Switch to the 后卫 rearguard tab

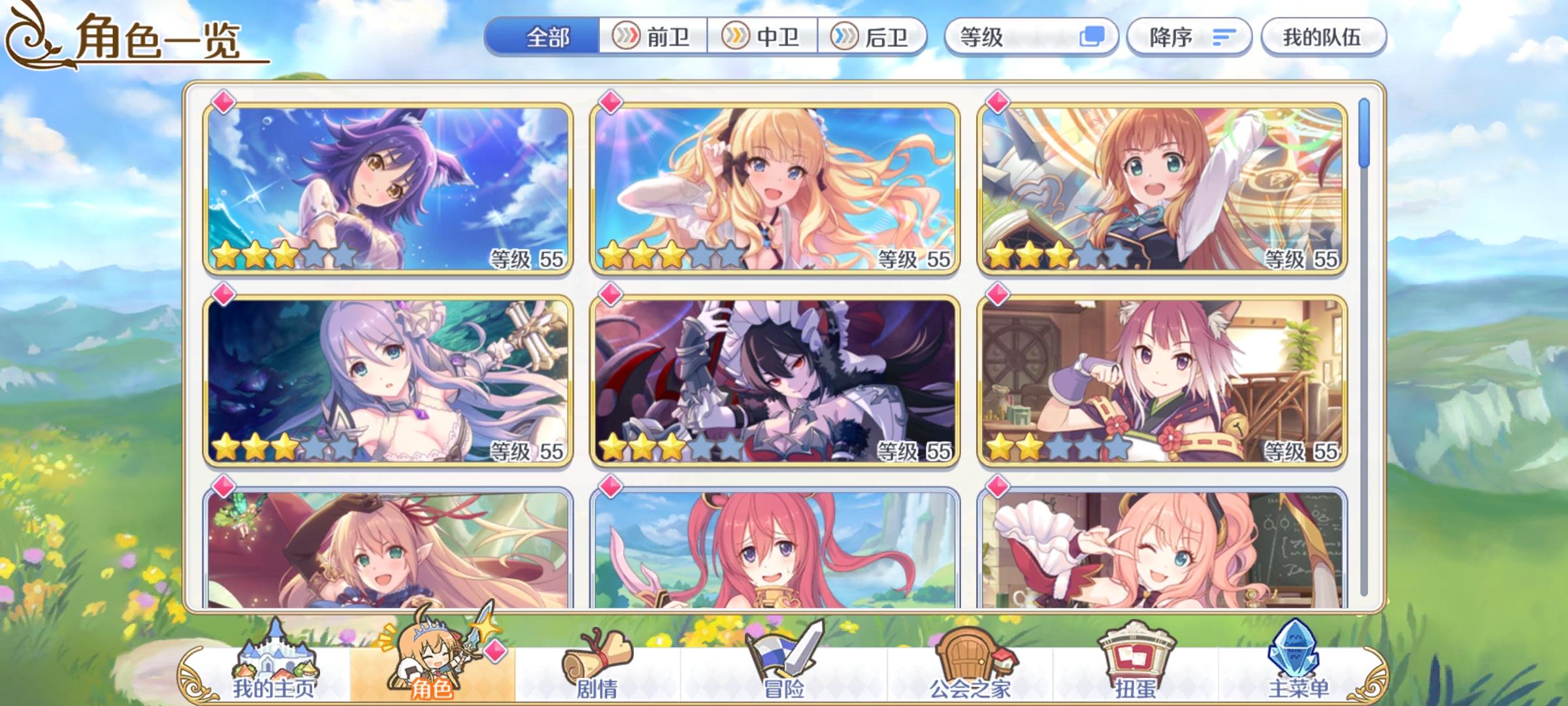(x=873, y=37)
